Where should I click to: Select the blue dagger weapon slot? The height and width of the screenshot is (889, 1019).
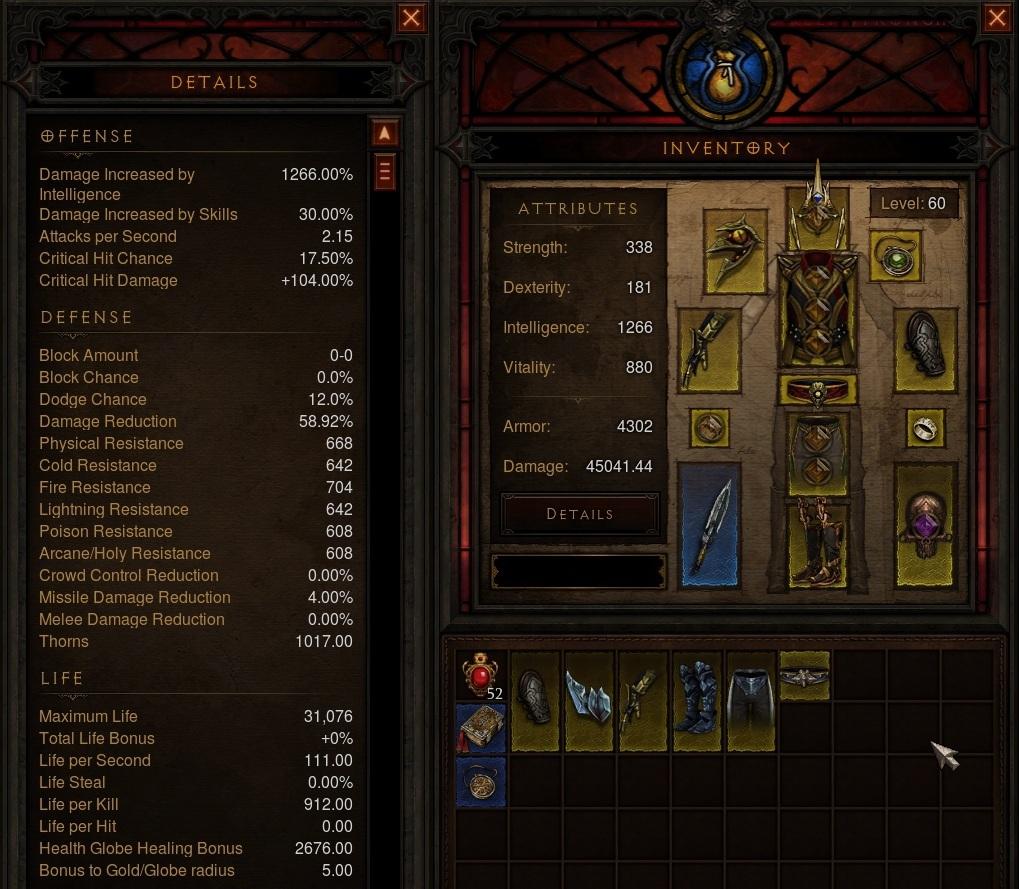(710, 523)
